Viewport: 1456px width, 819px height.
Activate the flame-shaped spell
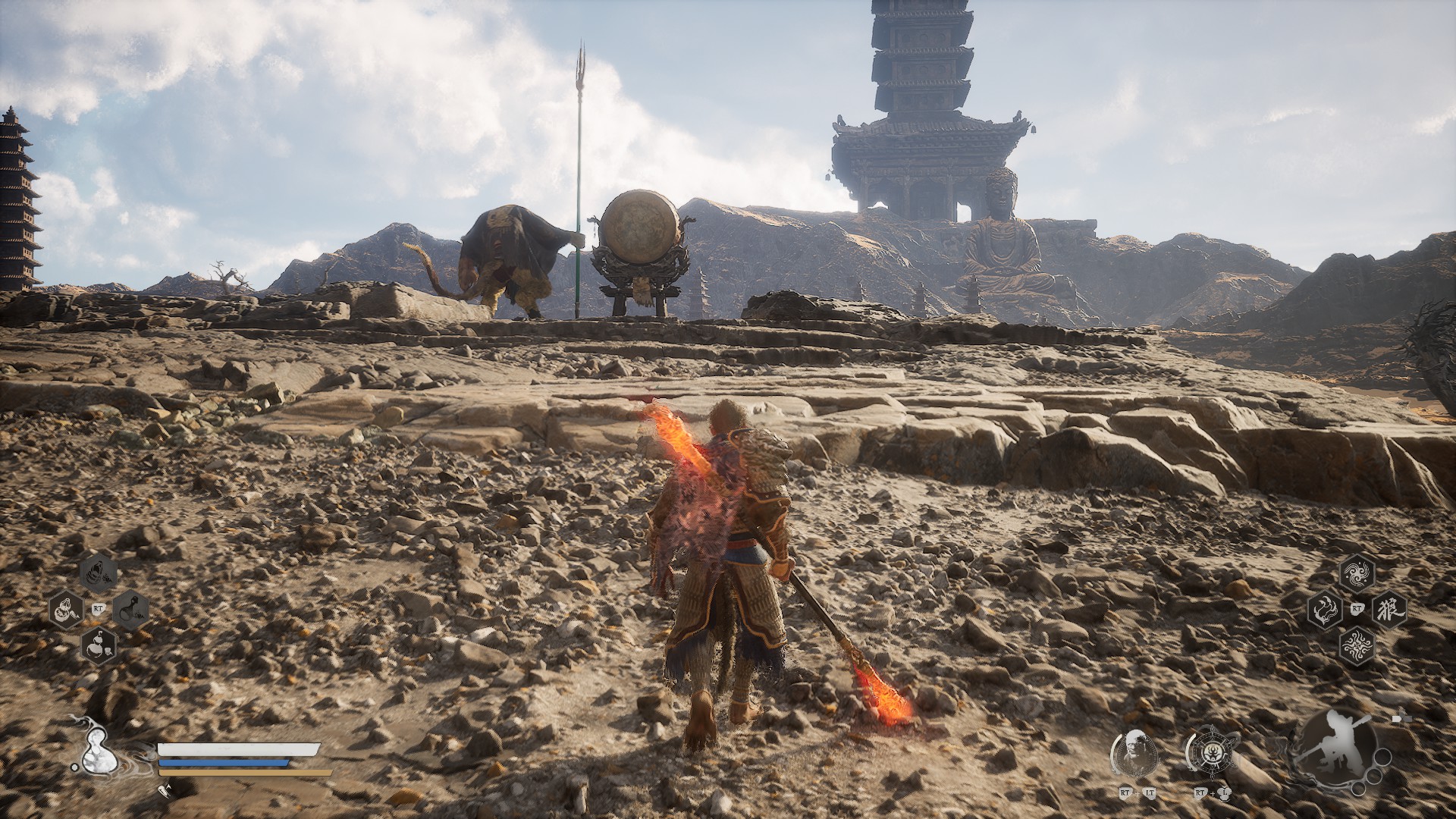coord(1325,608)
